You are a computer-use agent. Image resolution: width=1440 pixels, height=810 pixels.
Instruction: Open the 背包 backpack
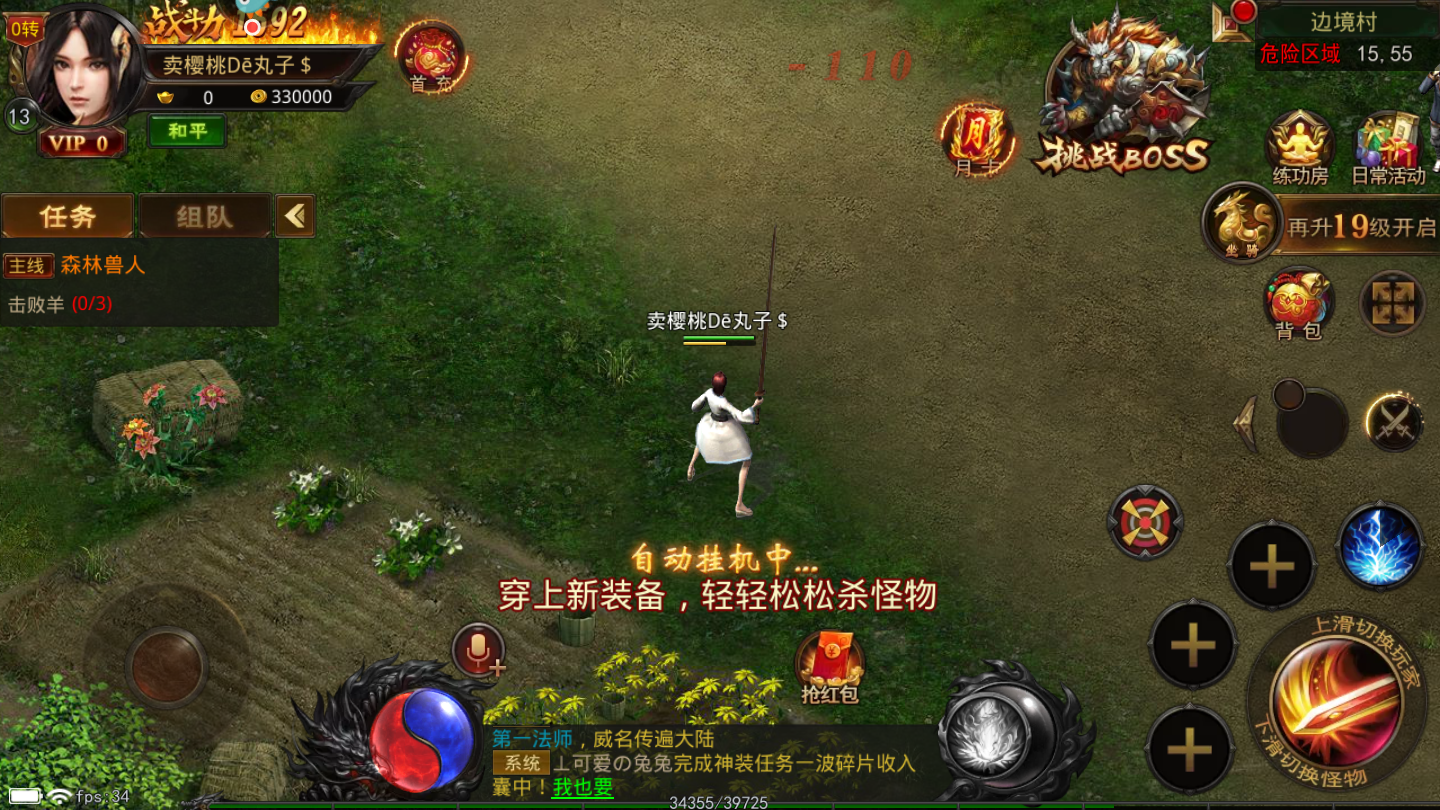[x=1299, y=305]
